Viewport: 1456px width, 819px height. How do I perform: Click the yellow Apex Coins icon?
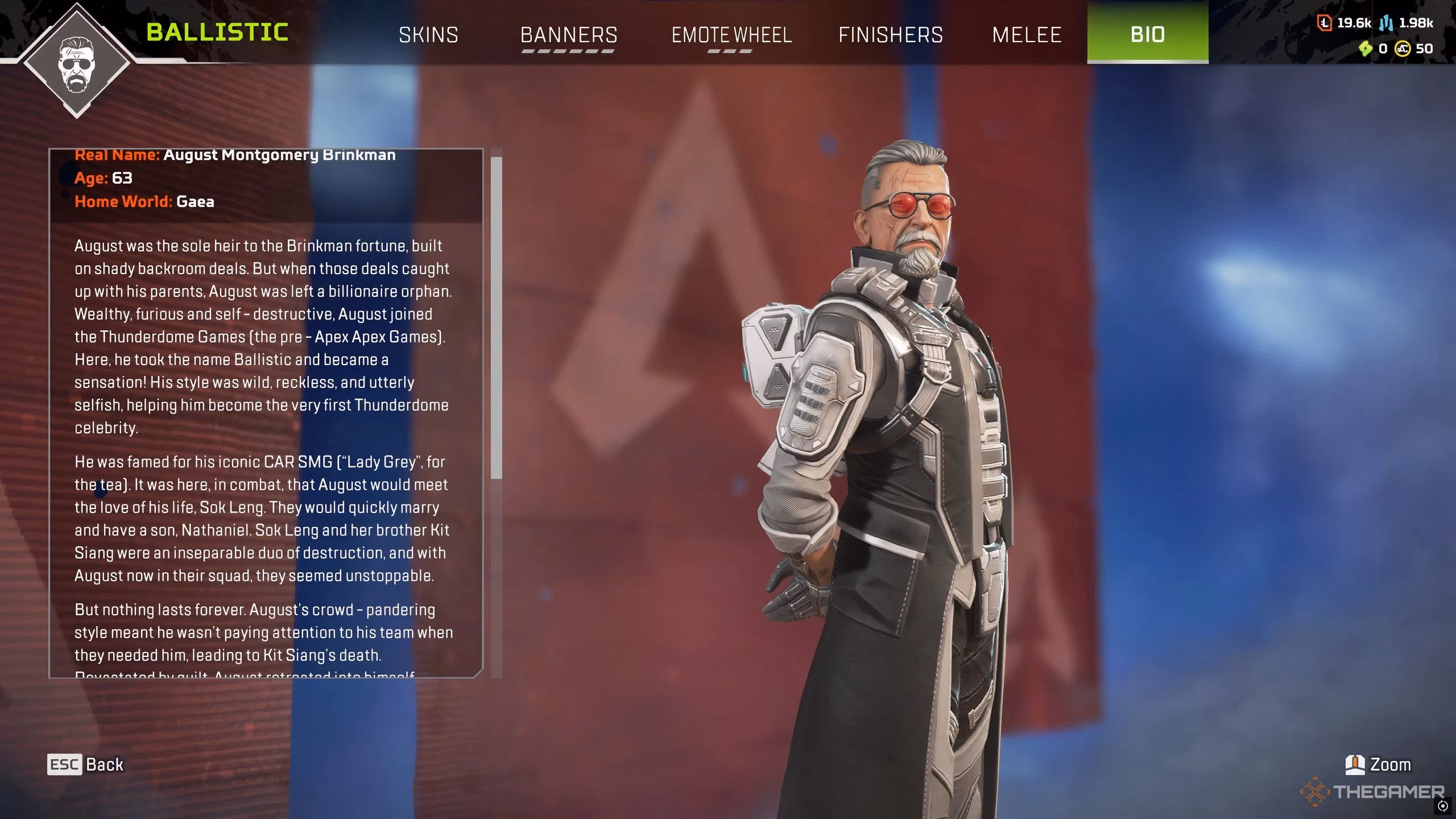(x=1403, y=48)
